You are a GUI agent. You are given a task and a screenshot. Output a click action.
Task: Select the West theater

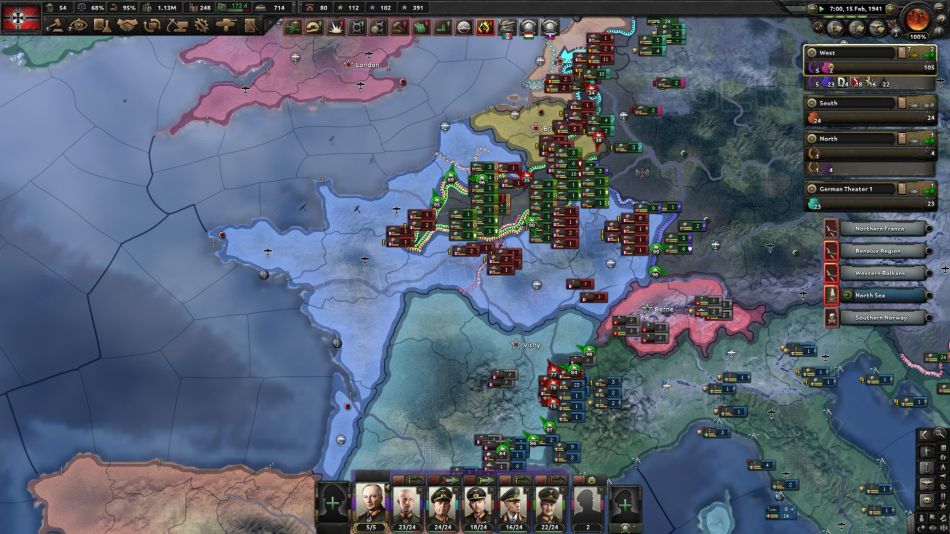point(850,52)
